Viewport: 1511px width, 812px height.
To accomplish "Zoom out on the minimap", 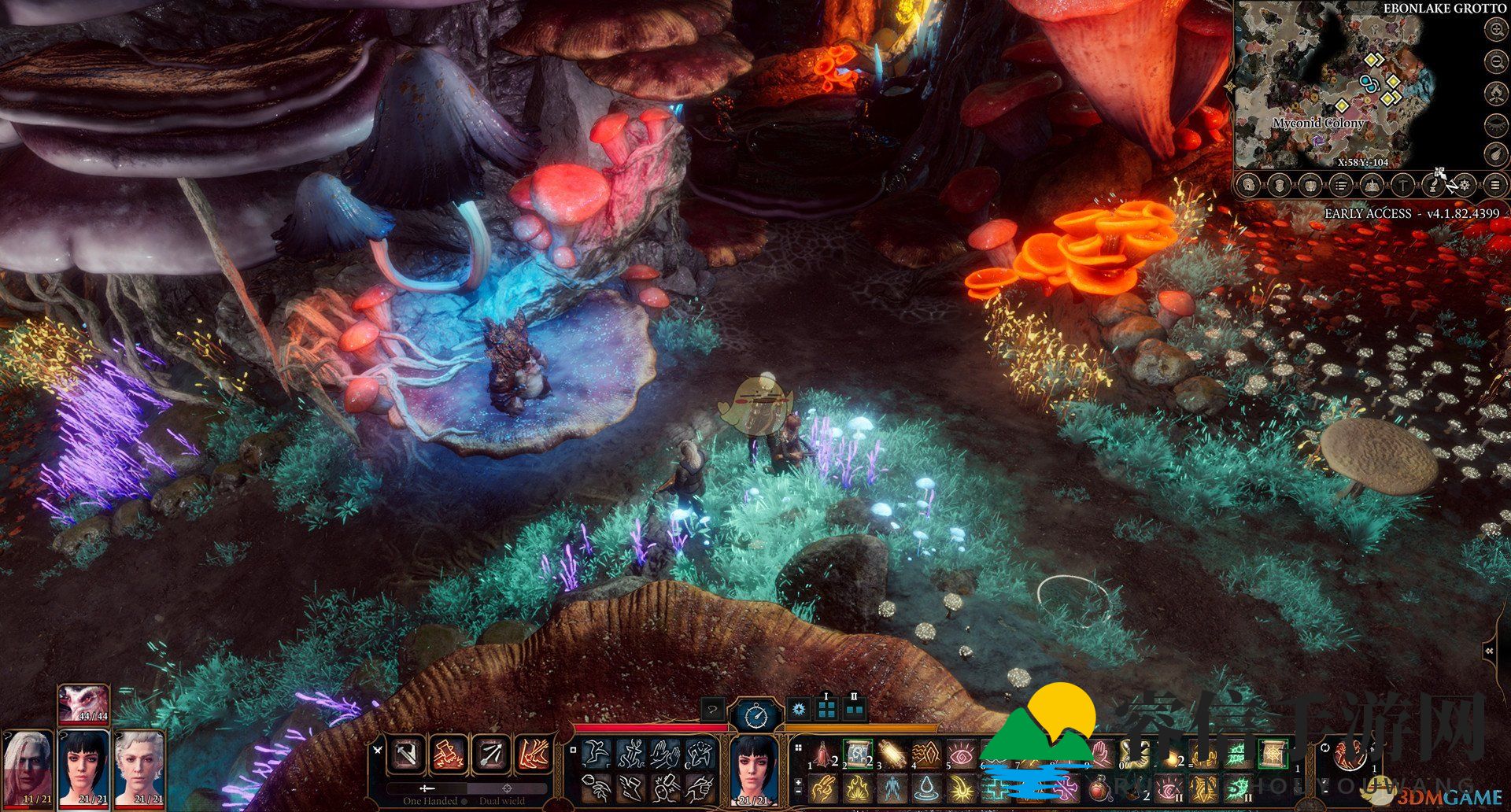I will (1495, 62).
